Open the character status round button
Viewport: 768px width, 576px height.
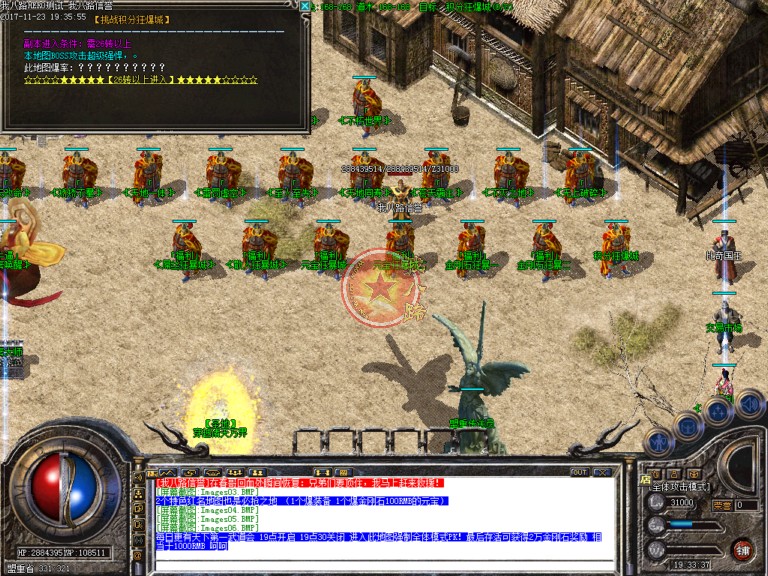point(658,440)
